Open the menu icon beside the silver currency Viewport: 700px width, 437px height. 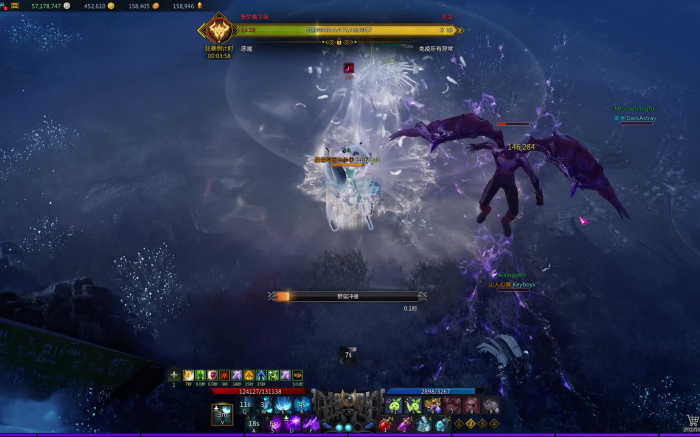tap(15, 6)
